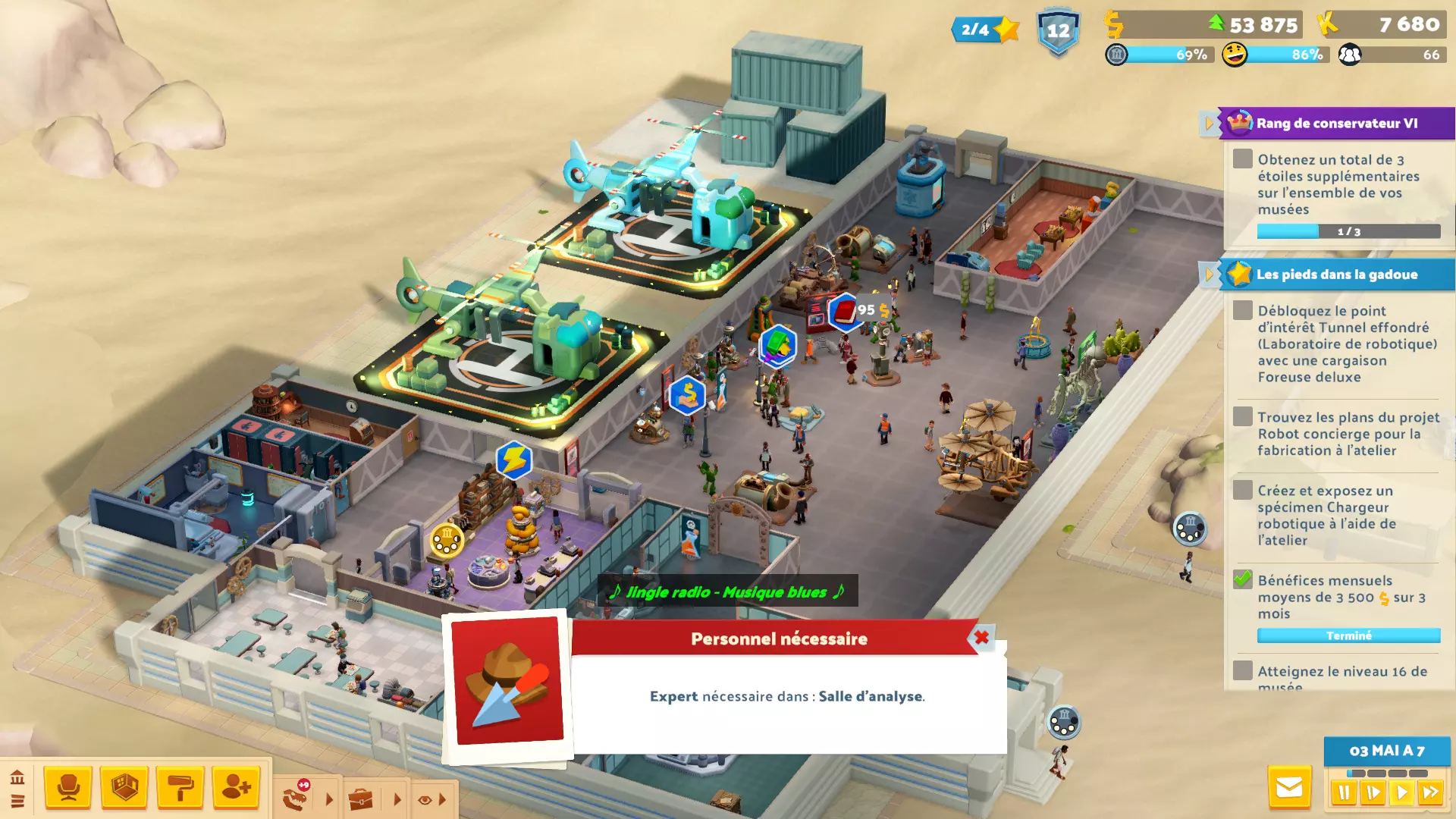This screenshot has height=819, width=1456.
Task: Open the level 12 museum shield badge
Action: click(x=1058, y=32)
